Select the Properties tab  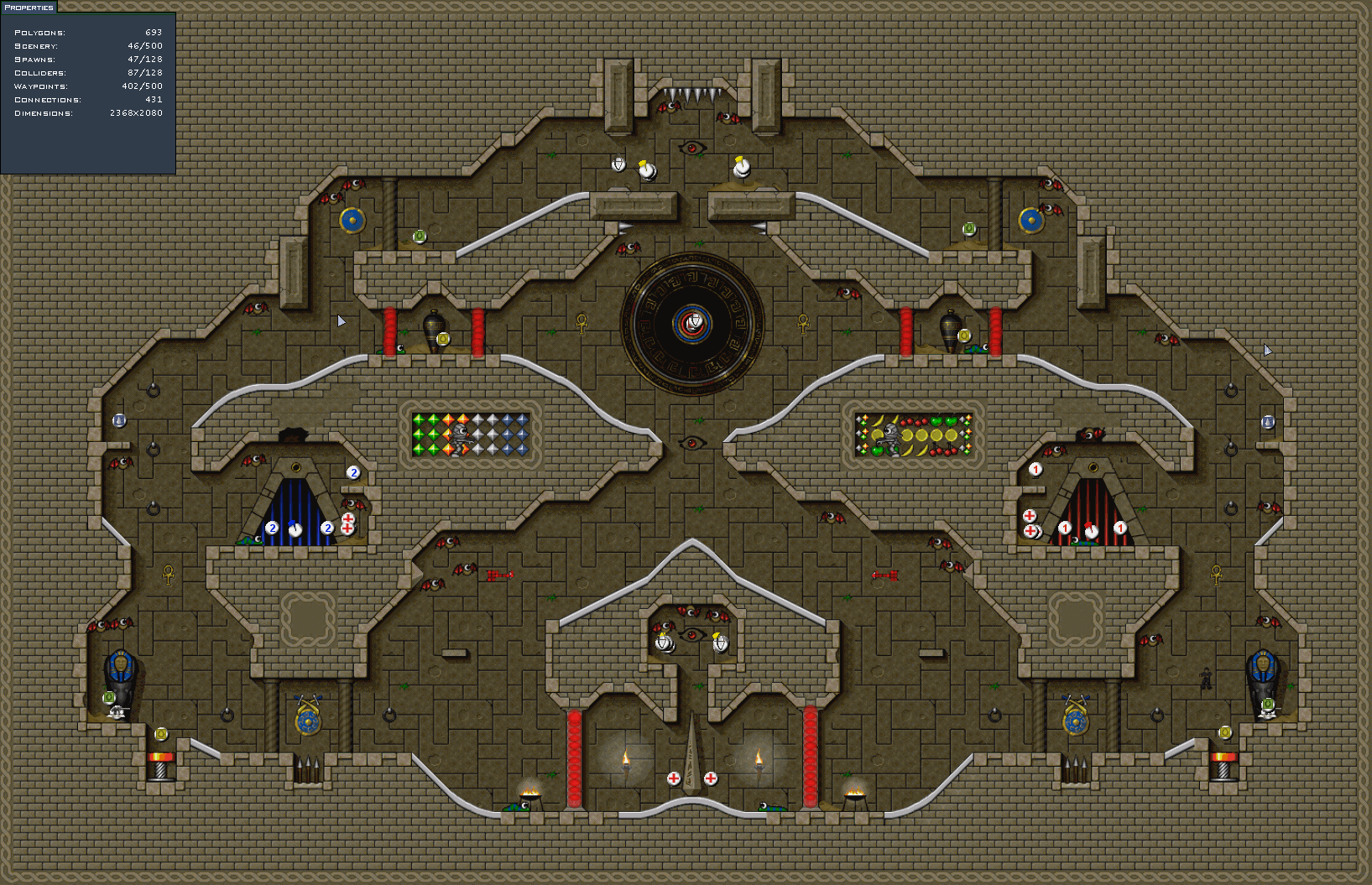tap(29, 7)
